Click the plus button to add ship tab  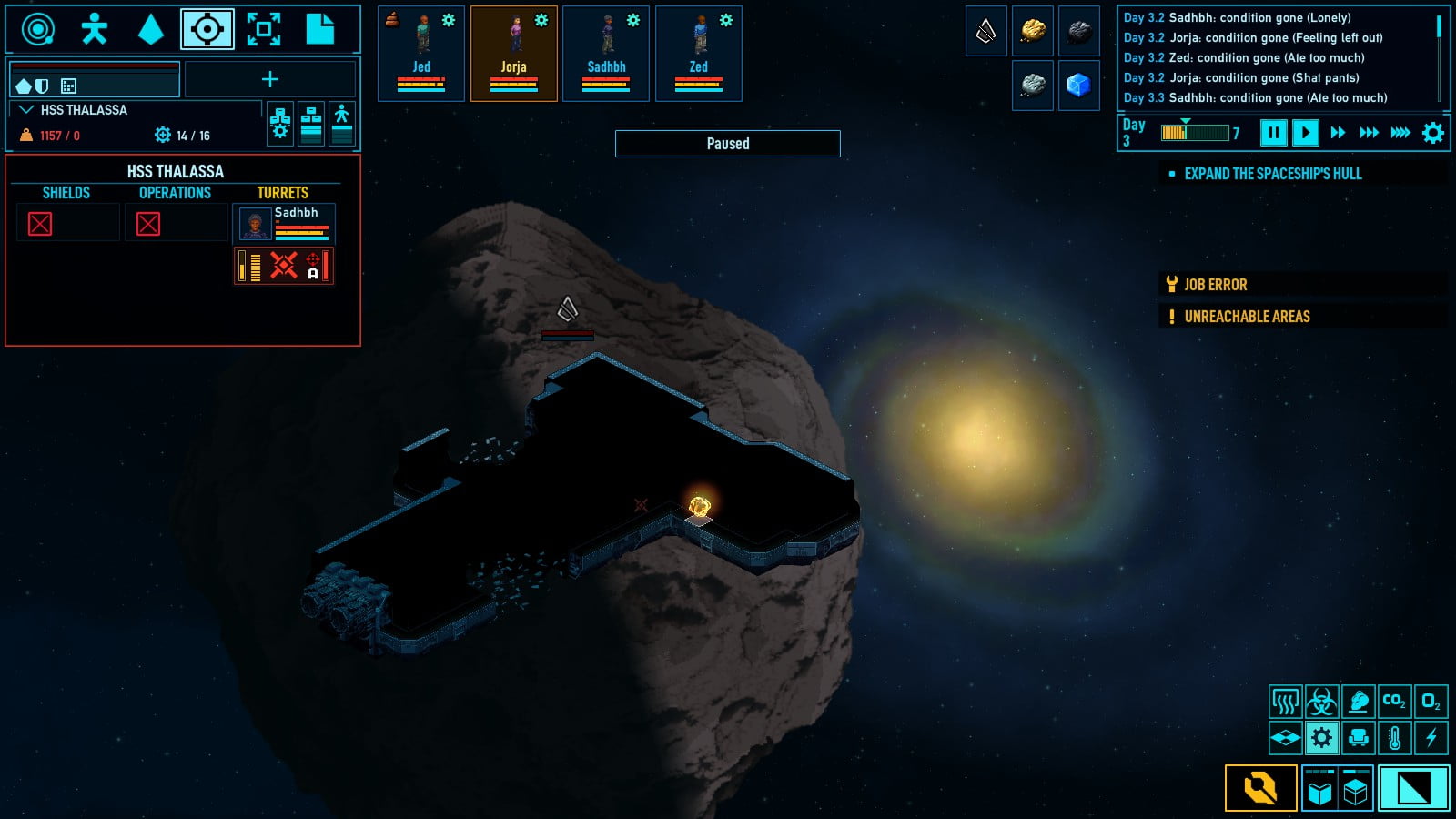(x=270, y=80)
